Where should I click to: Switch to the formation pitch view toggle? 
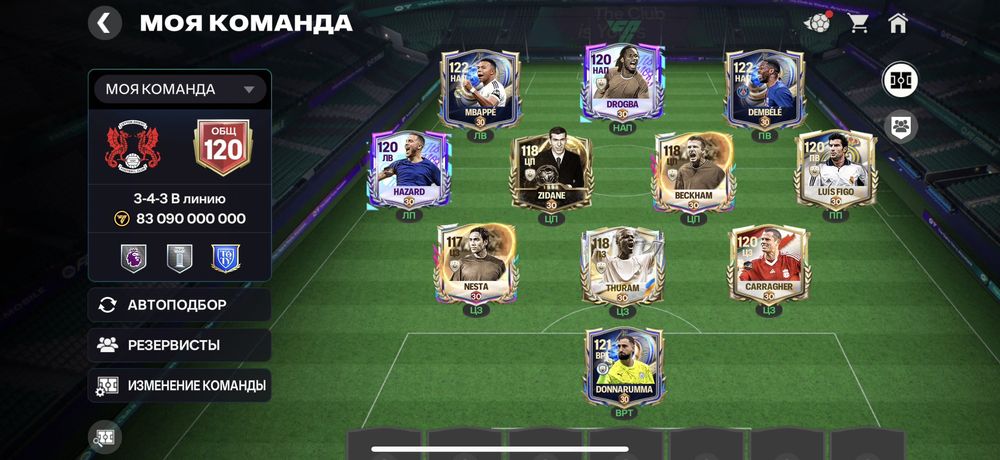[900, 80]
